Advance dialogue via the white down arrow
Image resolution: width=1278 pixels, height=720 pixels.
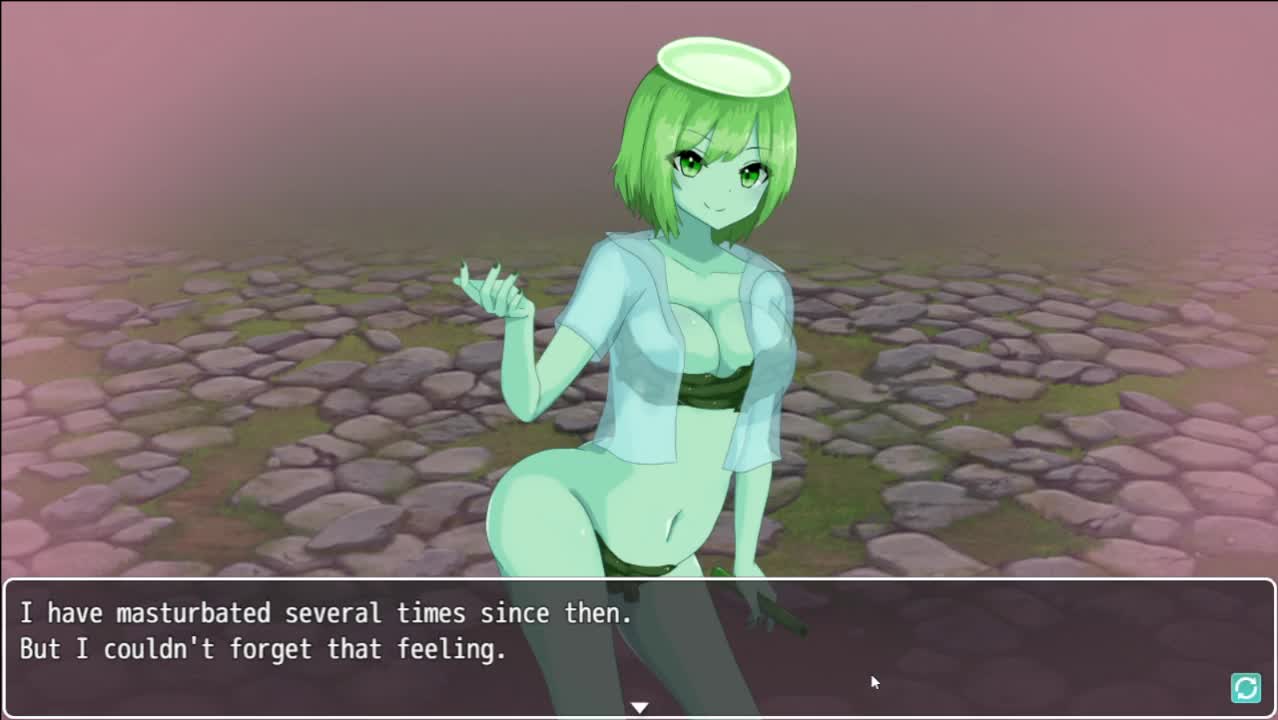639,707
